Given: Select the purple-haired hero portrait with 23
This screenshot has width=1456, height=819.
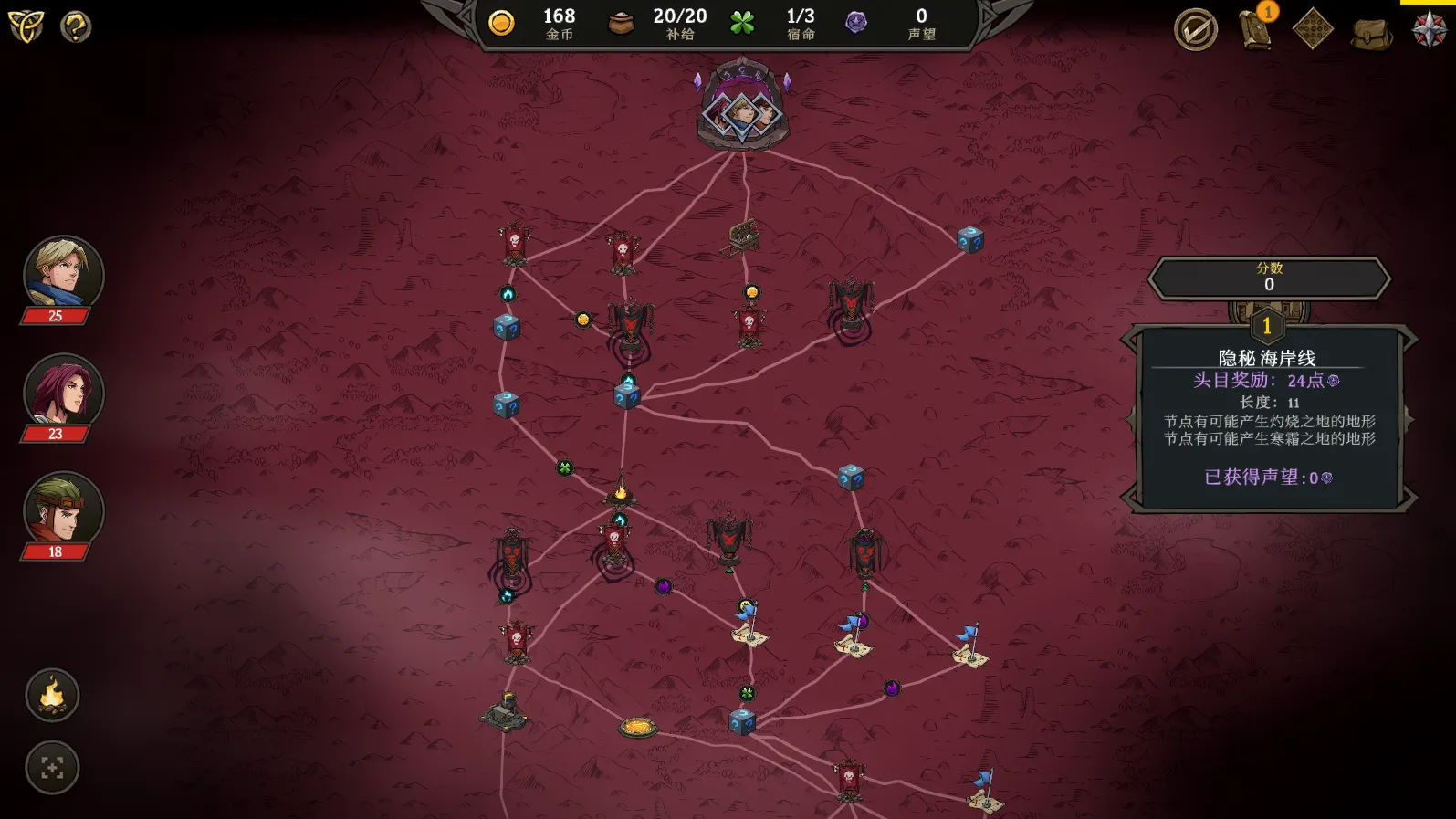Looking at the screenshot, I should point(63,392).
